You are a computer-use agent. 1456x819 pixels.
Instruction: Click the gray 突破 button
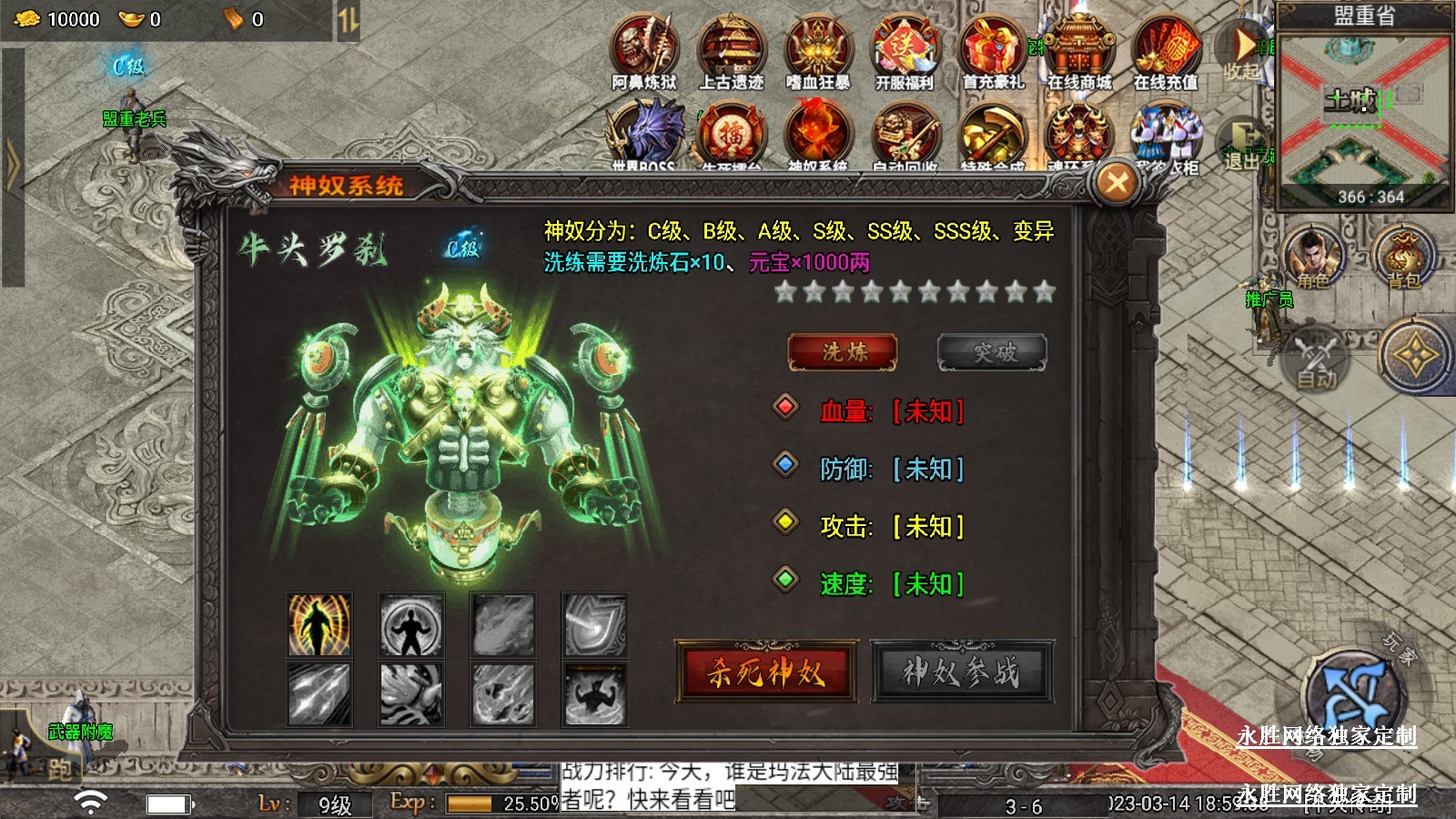point(992,352)
